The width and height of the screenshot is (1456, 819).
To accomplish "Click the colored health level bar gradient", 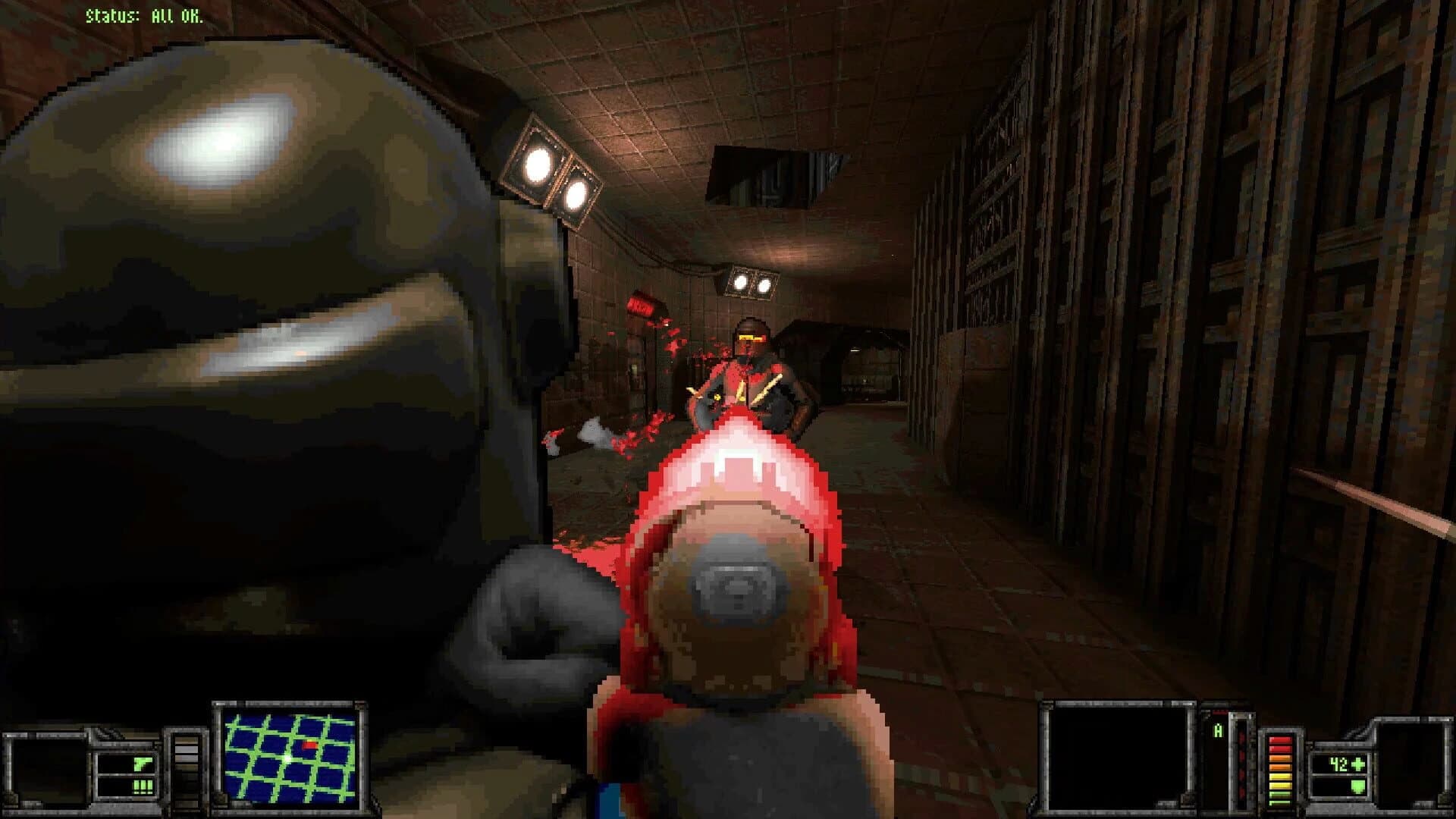I will [1281, 770].
